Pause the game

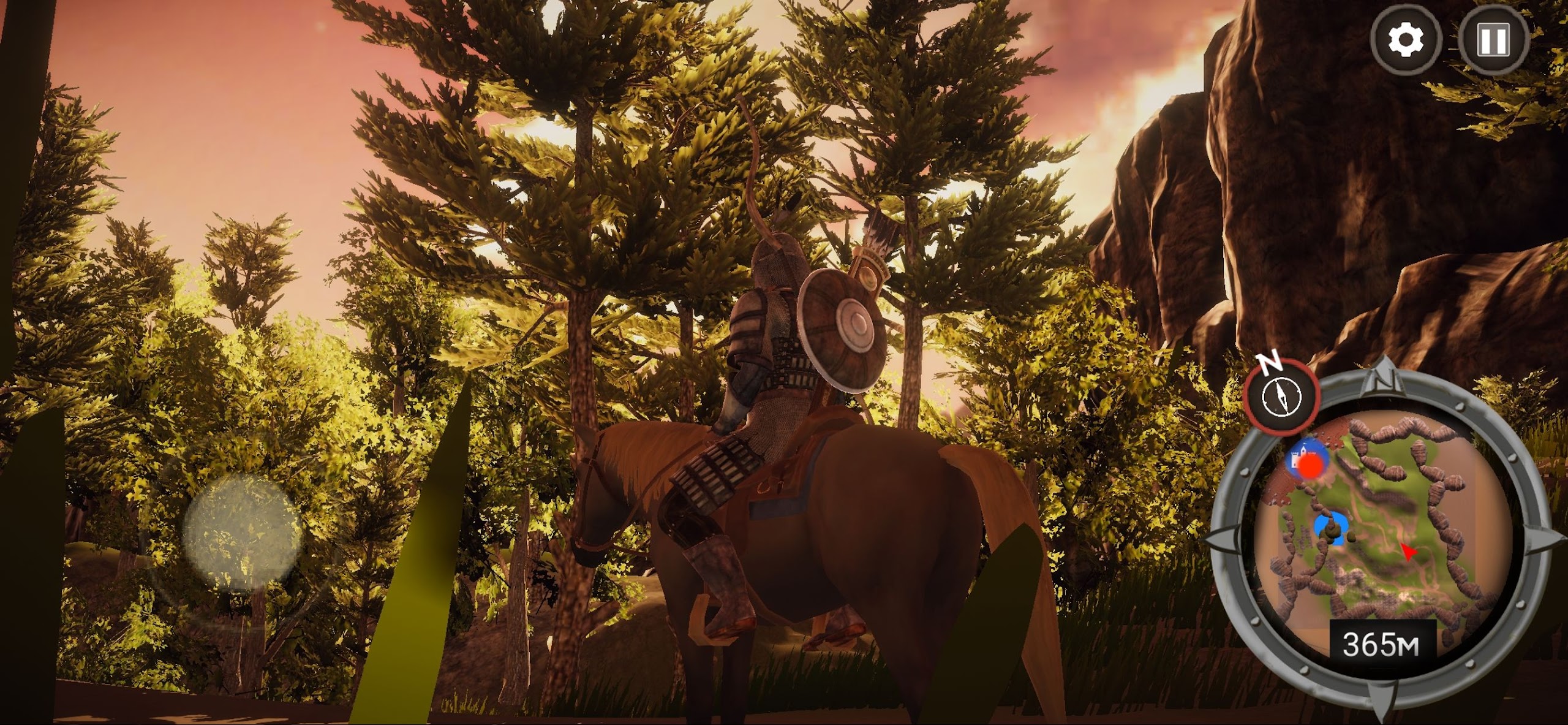coord(1493,40)
